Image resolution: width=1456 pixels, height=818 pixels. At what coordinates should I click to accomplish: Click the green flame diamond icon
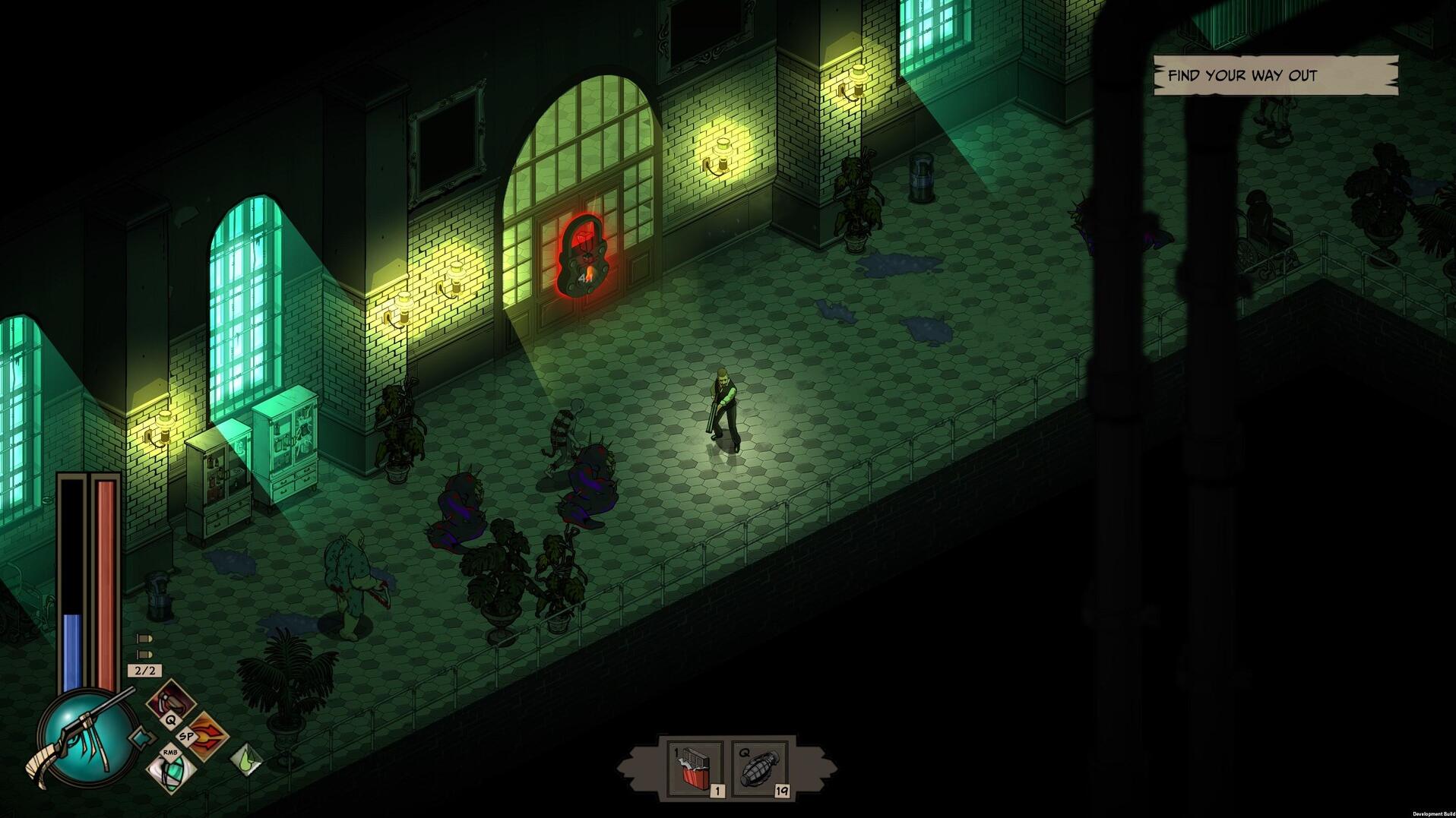click(x=245, y=758)
